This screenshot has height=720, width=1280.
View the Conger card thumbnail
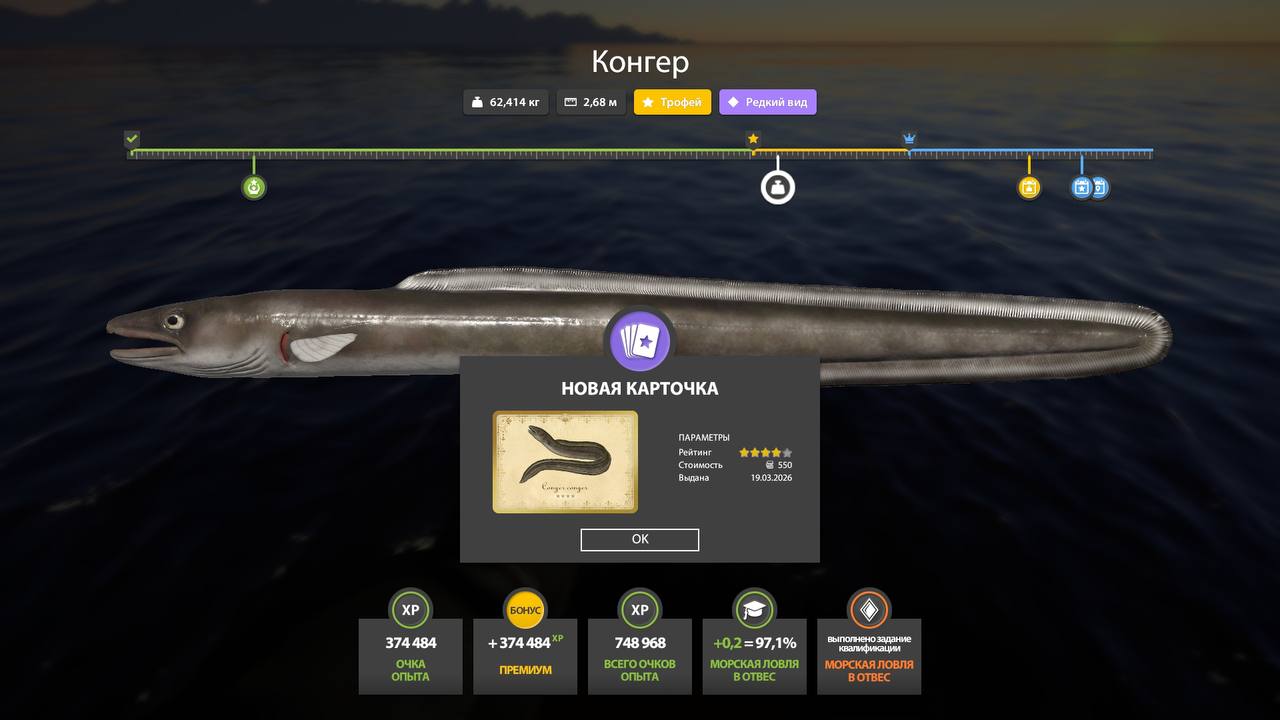point(565,462)
